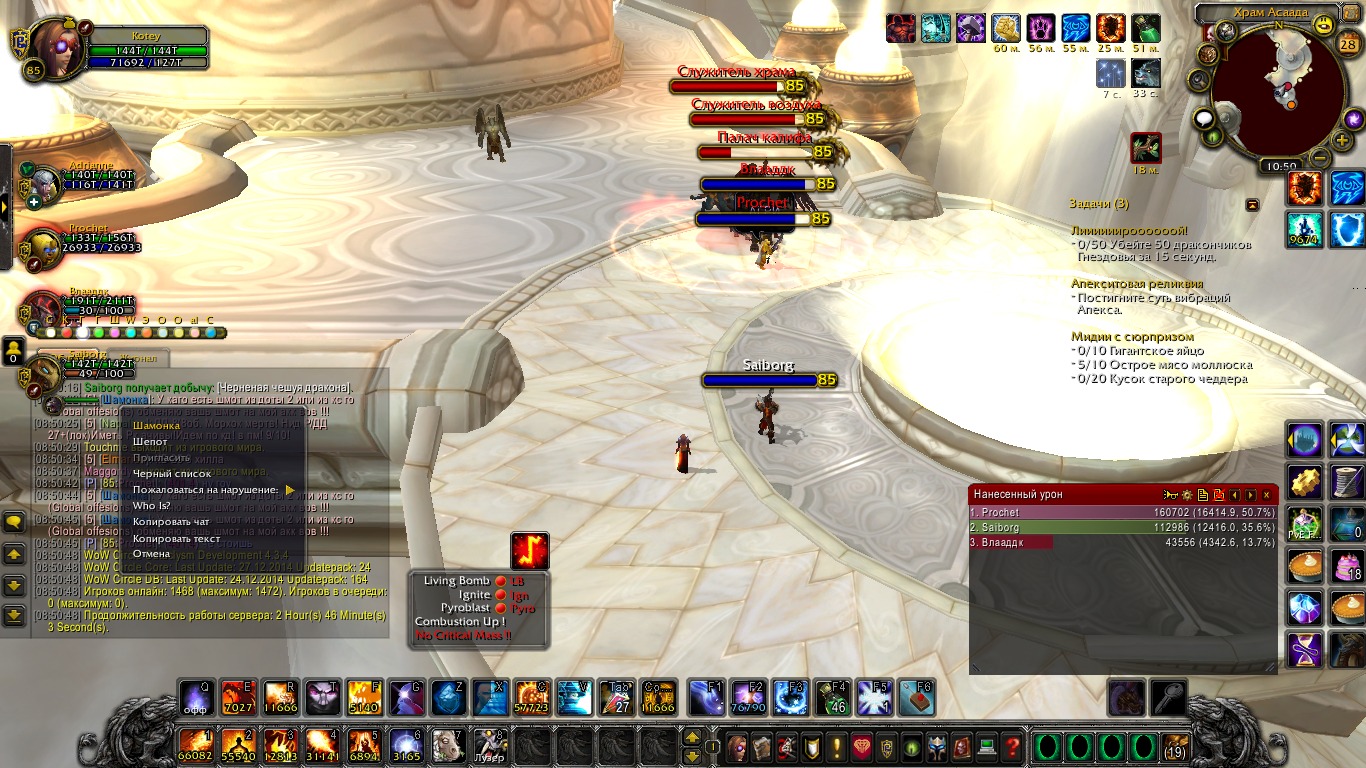The width and height of the screenshot is (1366, 768).
Task: Select Пригласить to invite the player
Action: click(x=164, y=458)
